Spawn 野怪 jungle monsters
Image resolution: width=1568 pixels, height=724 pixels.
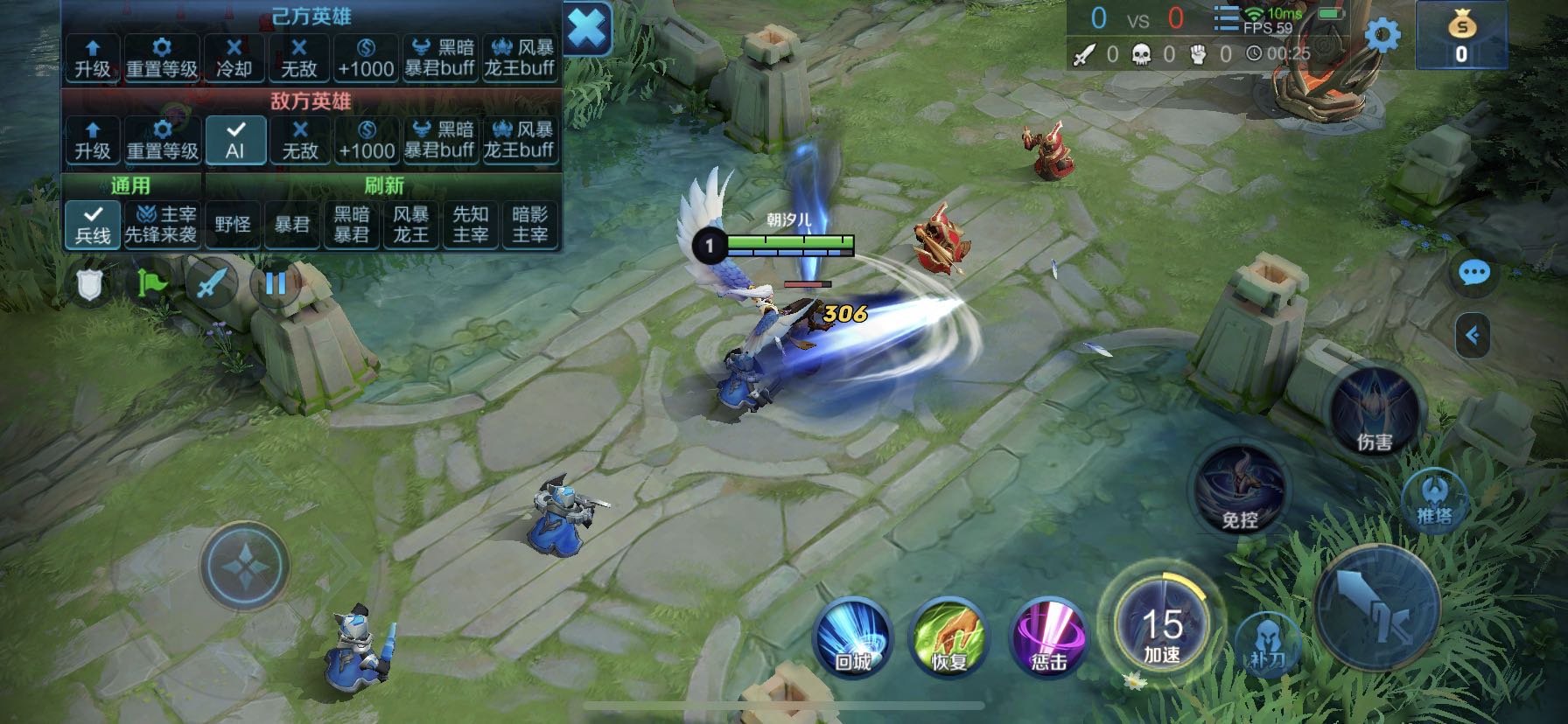click(x=233, y=225)
